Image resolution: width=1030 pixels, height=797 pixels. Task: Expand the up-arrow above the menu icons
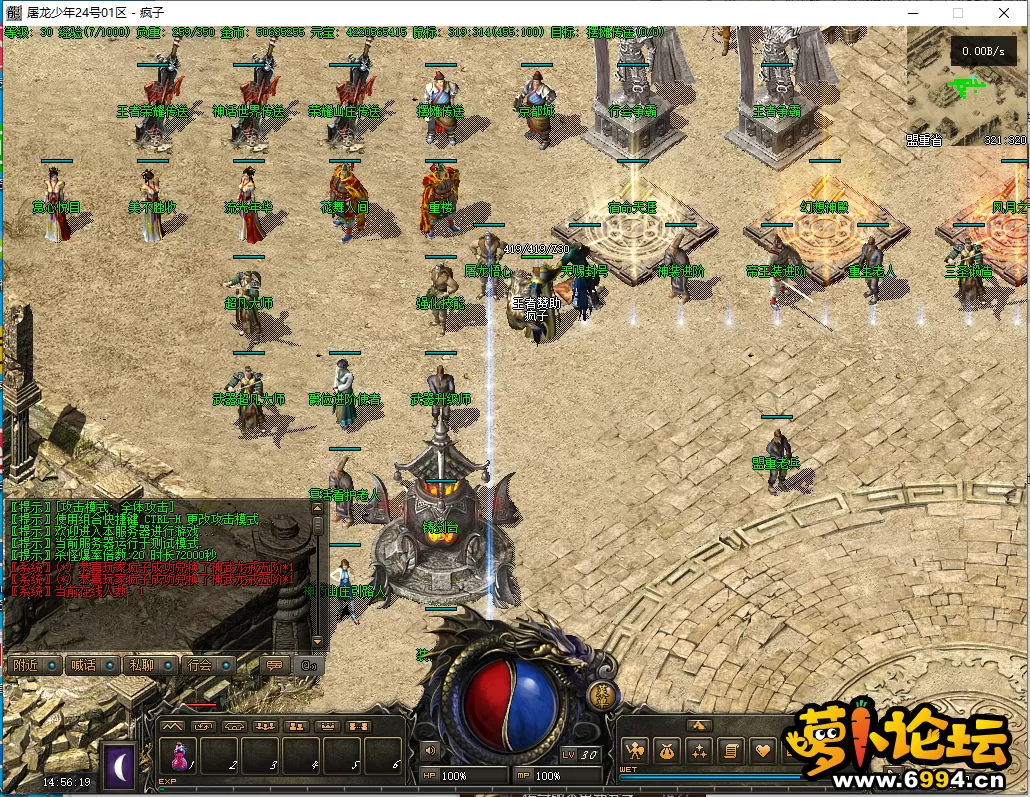(x=699, y=725)
